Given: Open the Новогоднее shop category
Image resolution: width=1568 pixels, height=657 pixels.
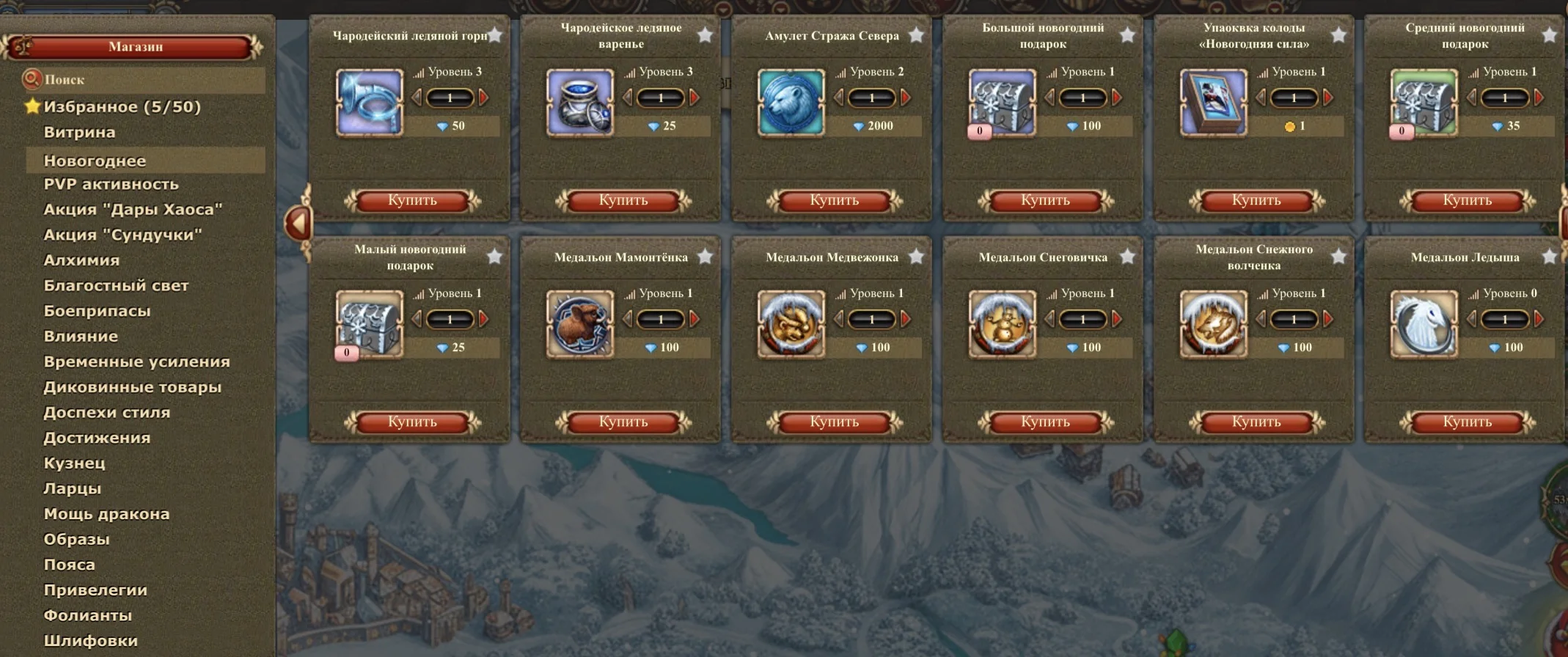Looking at the screenshot, I should (x=95, y=161).
